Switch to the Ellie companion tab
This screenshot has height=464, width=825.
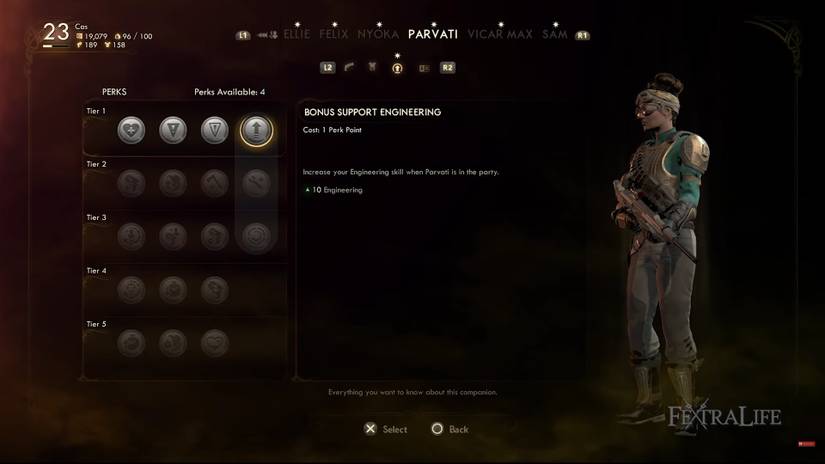click(297, 34)
